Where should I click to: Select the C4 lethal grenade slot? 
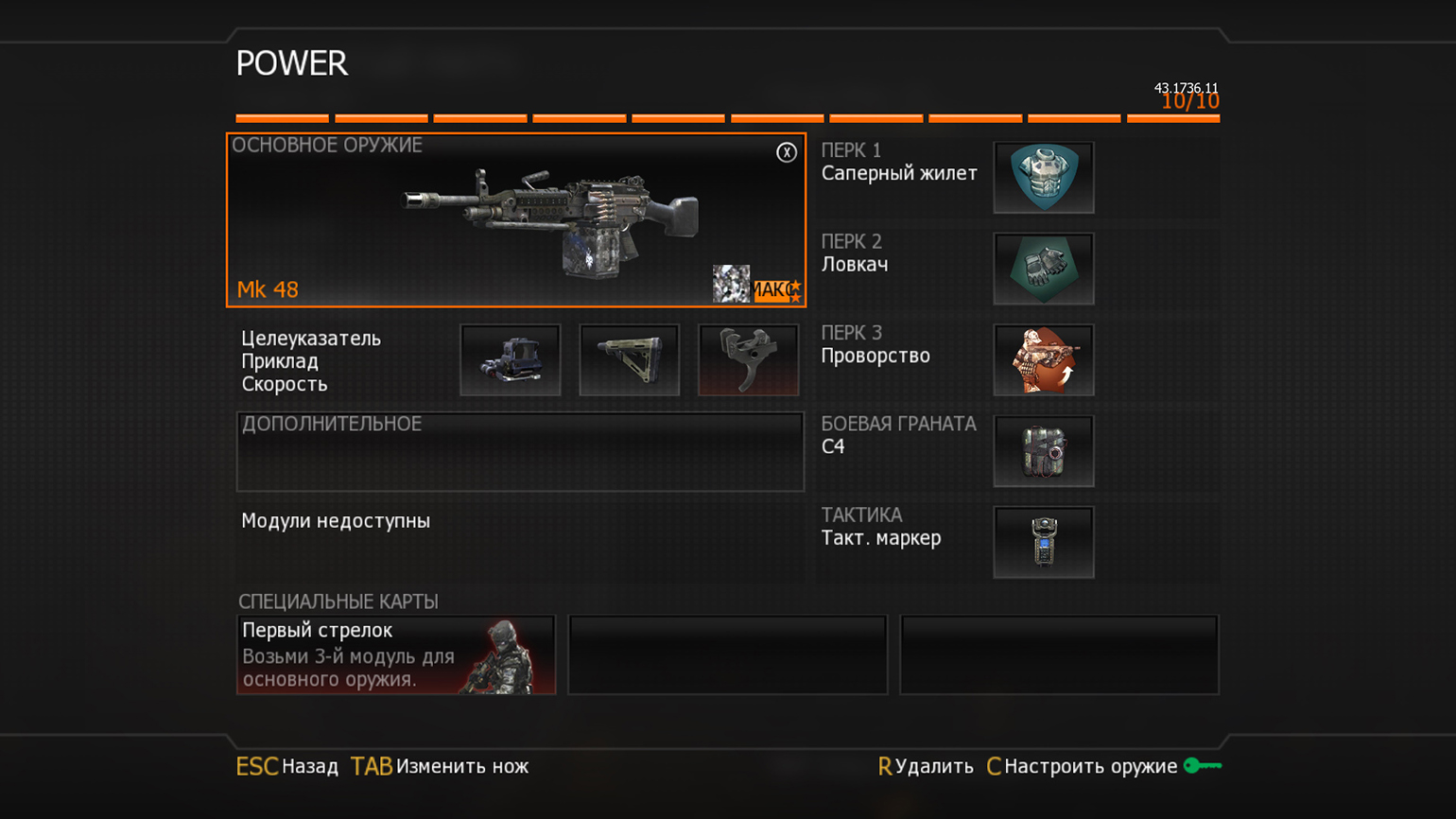tap(1043, 451)
